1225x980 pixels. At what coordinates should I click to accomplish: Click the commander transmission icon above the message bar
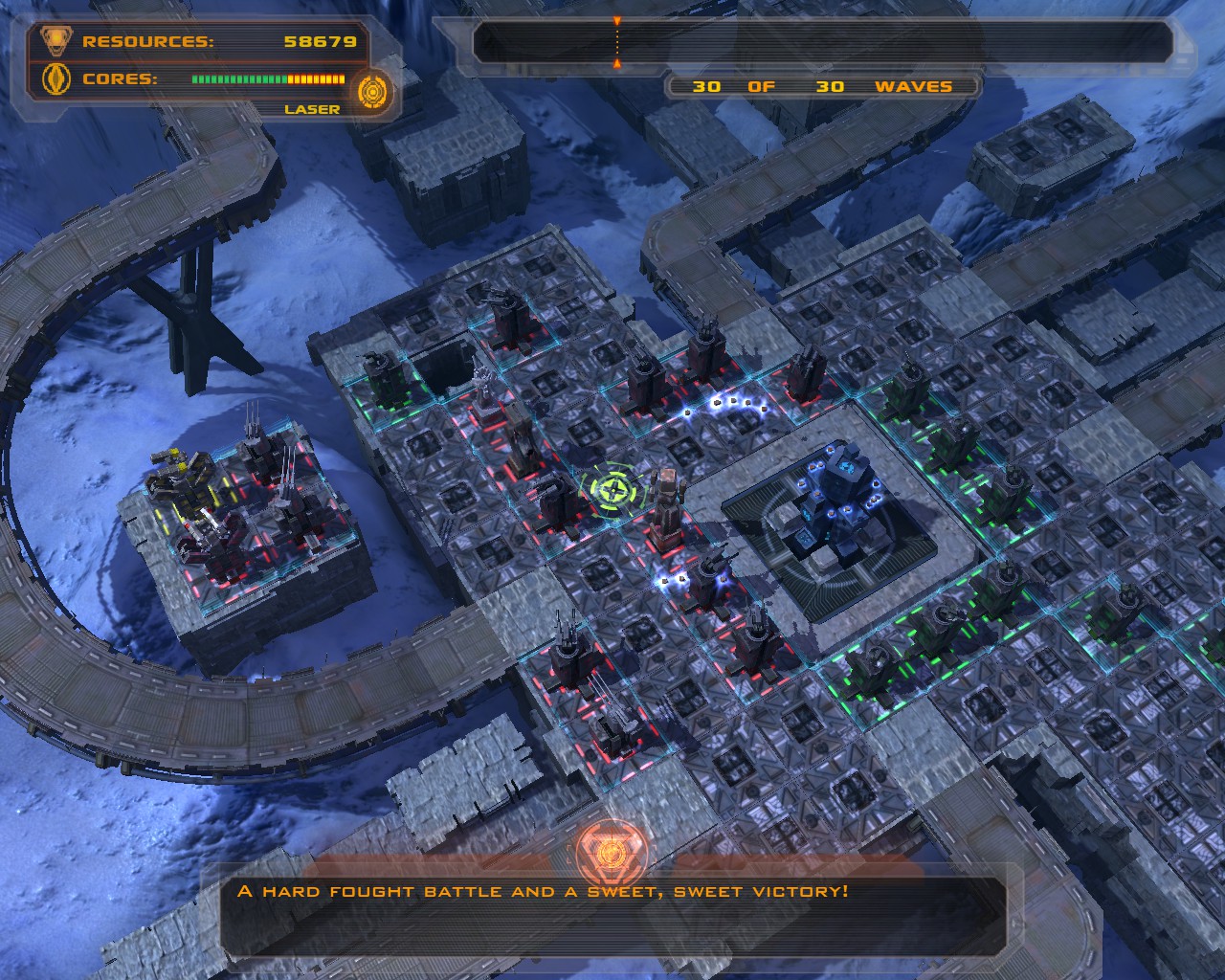click(x=612, y=852)
